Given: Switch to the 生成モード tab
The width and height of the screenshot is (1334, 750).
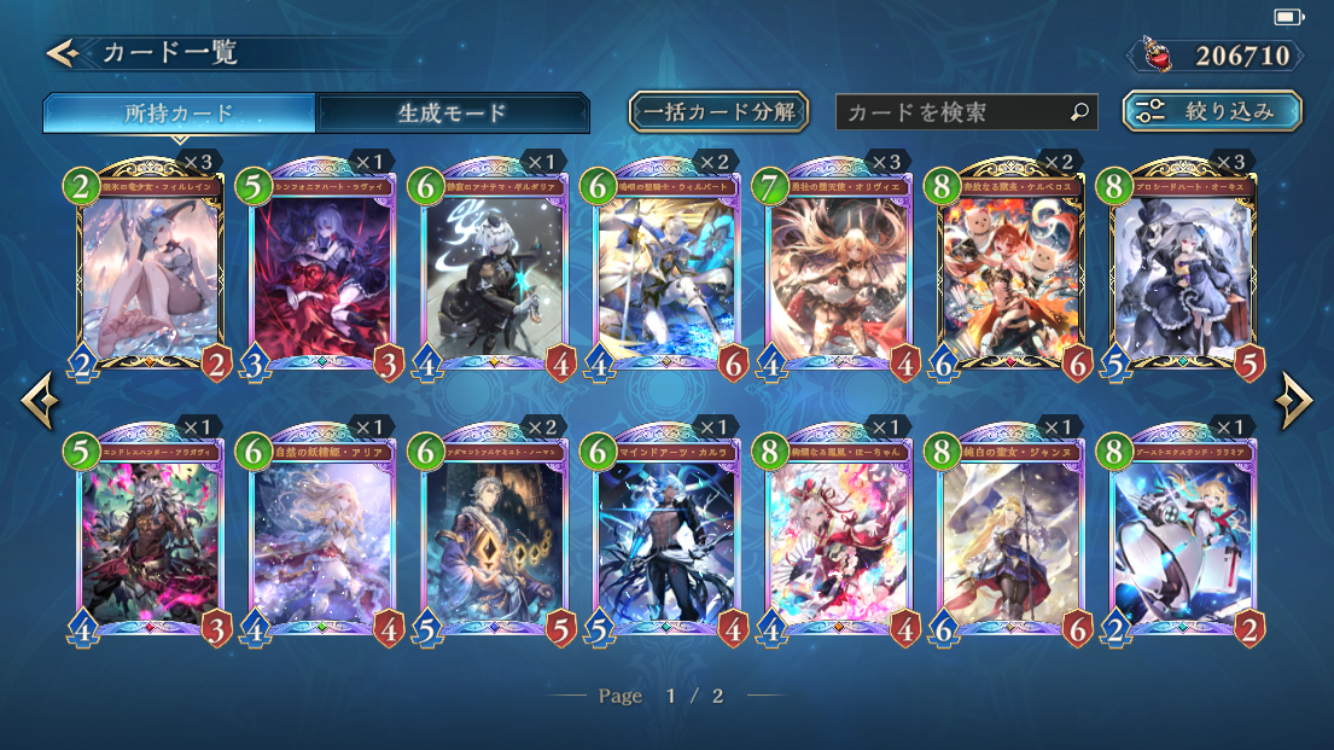Looking at the screenshot, I should [x=452, y=113].
